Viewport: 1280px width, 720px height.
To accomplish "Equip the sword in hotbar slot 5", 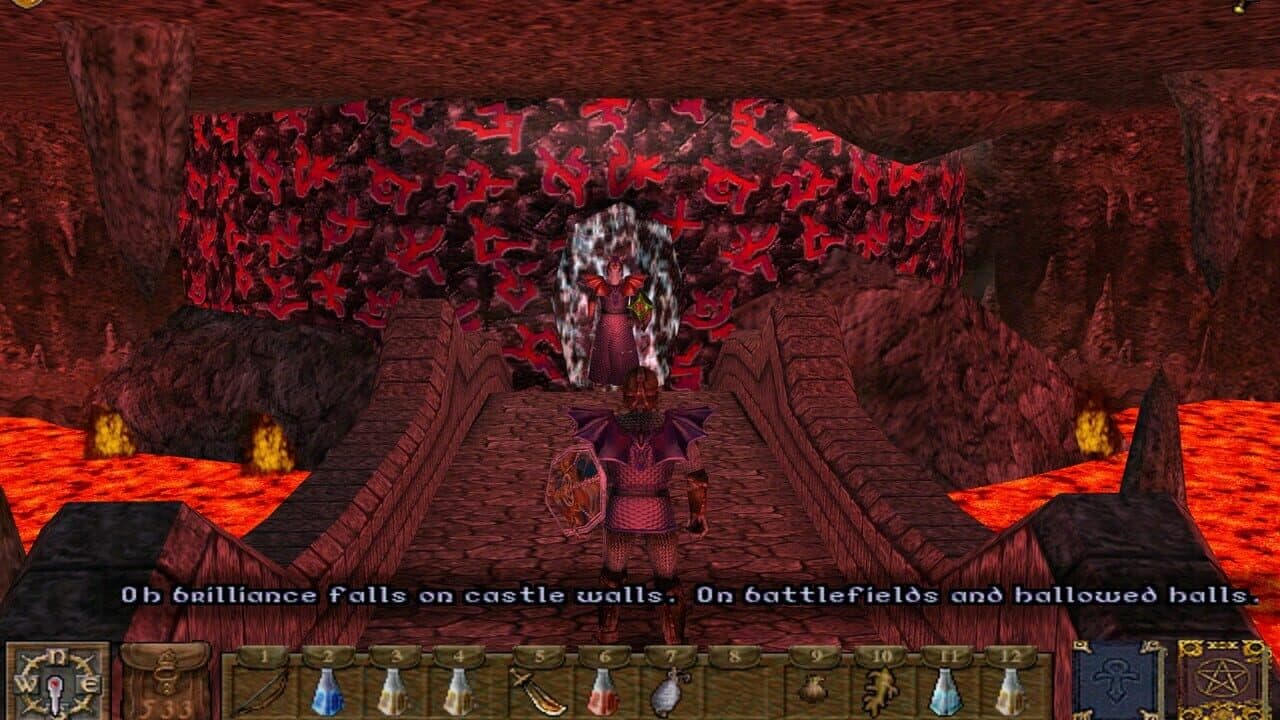I will [540, 690].
